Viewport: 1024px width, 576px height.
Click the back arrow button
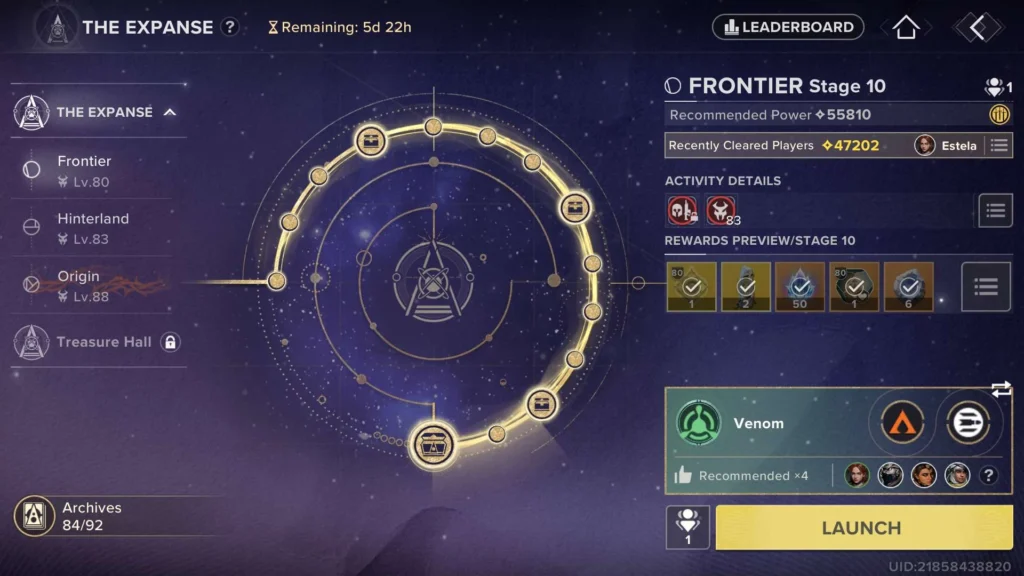click(977, 28)
